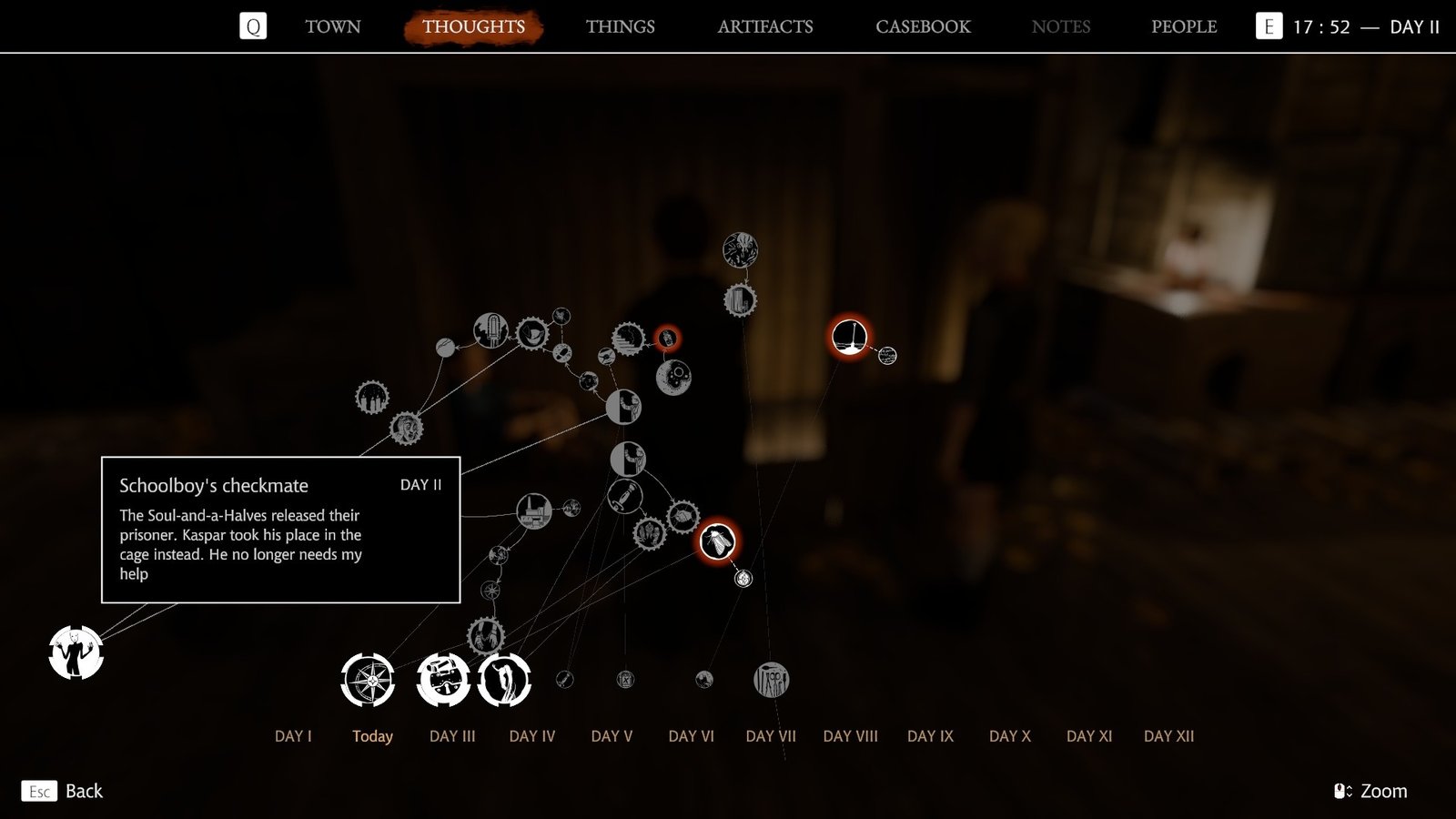Click the screaming face thought node
Screen dimensions: 1456x819
coord(405,426)
